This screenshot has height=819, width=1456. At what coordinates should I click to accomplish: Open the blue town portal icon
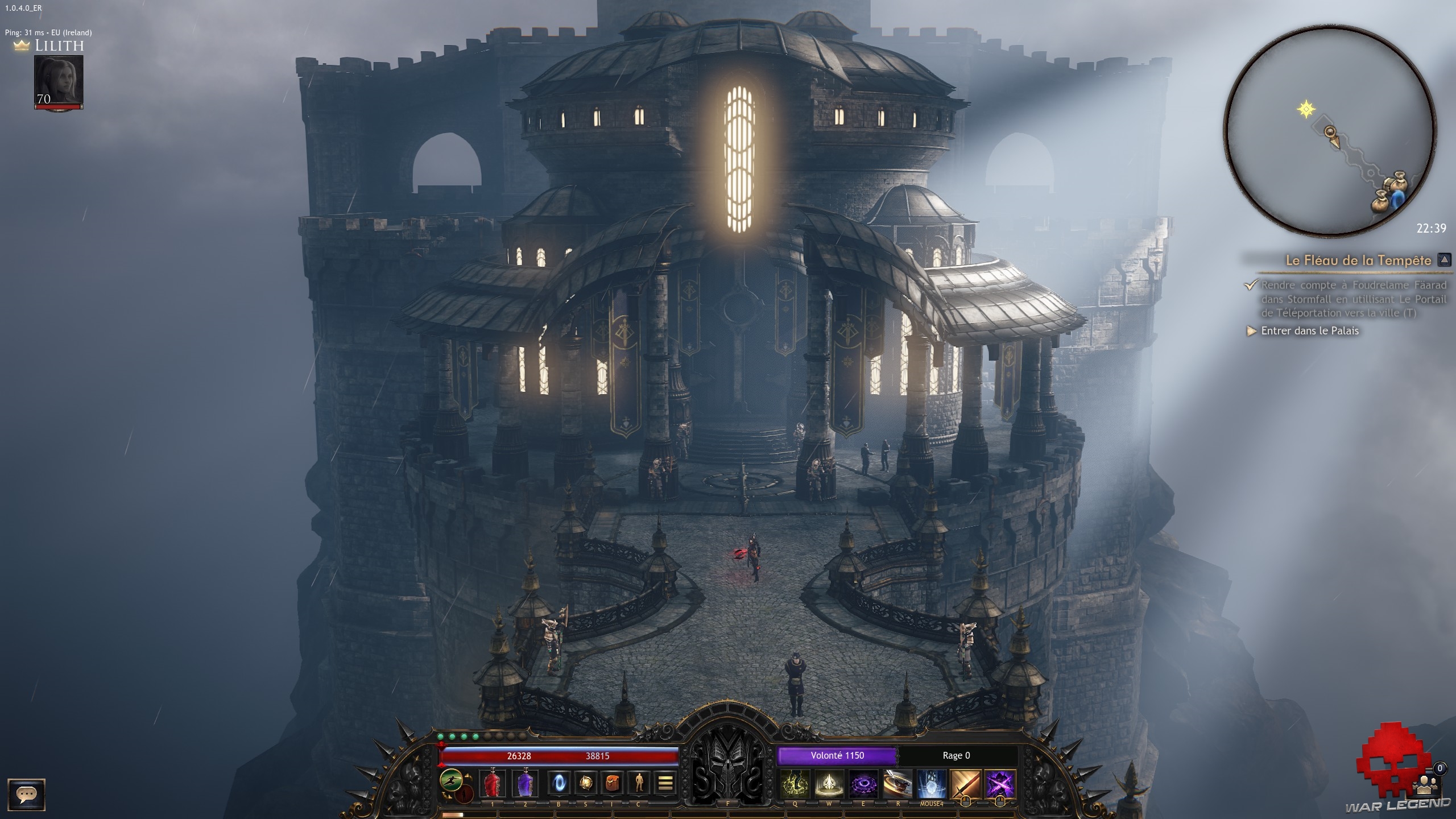point(558,784)
